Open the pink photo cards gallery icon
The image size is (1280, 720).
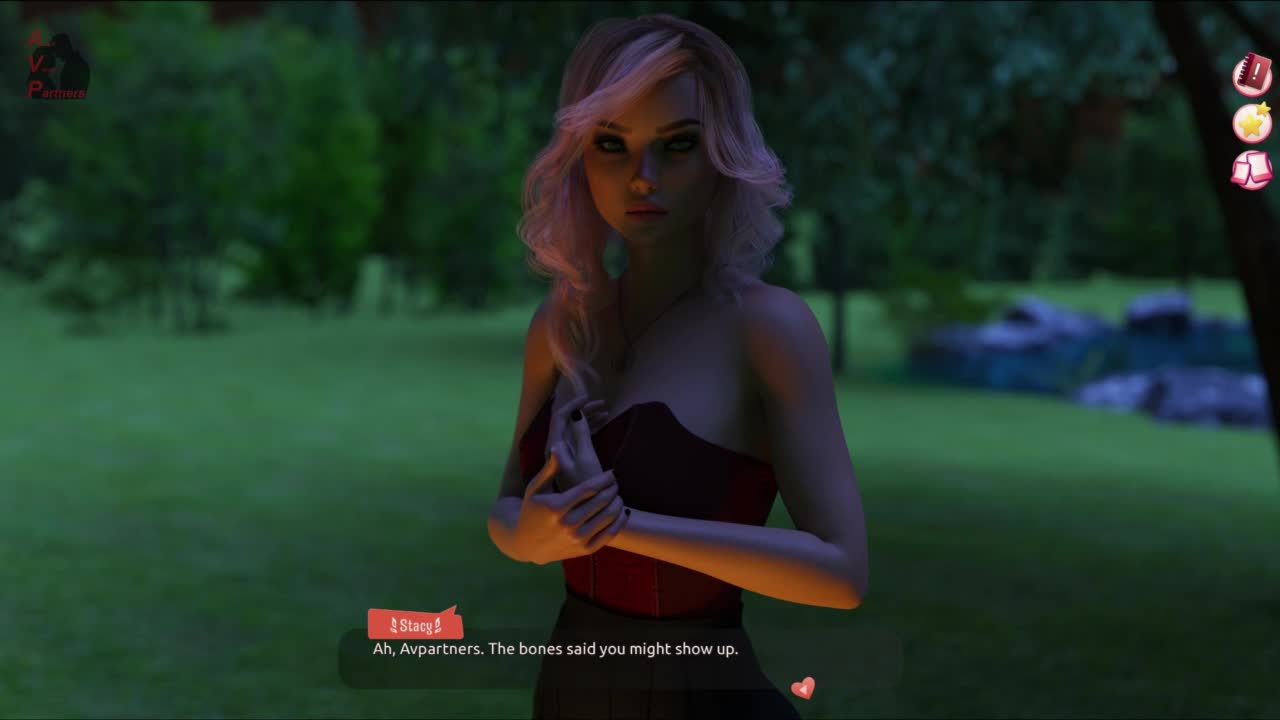coord(1251,169)
